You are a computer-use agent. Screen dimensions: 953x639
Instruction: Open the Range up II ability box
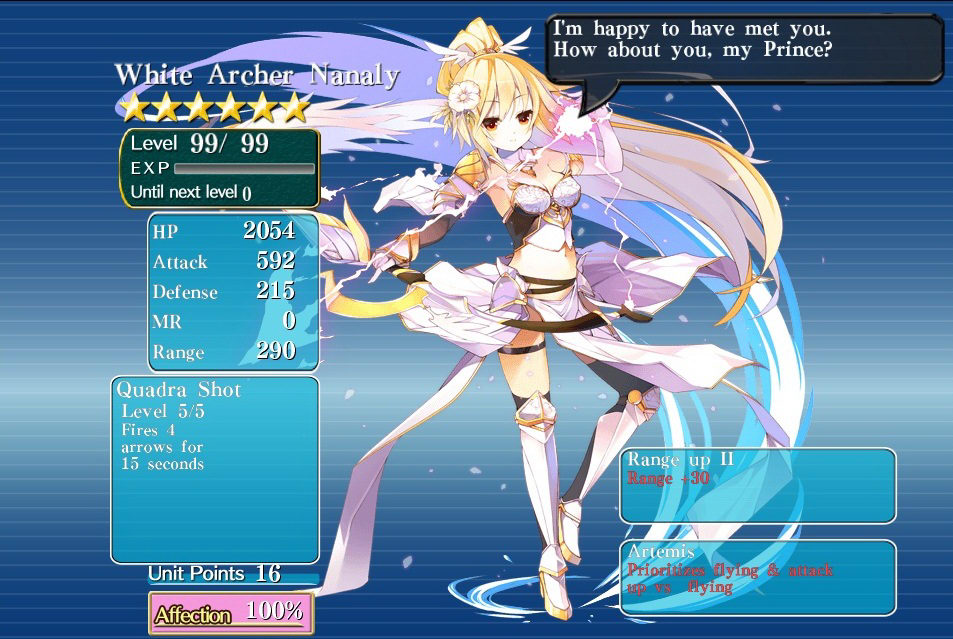(x=757, y=485)
